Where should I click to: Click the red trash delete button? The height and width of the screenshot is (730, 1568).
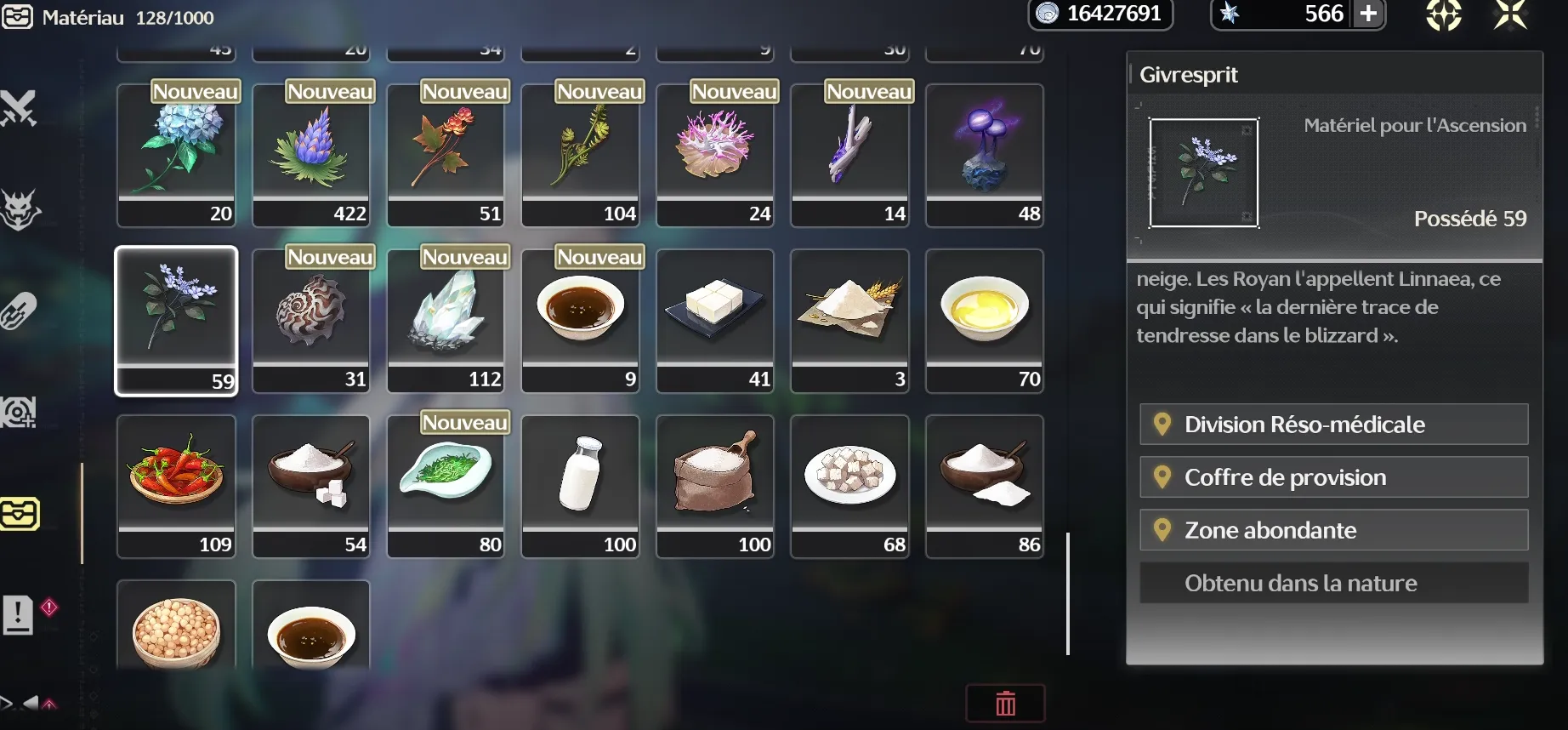[1005, 704]
